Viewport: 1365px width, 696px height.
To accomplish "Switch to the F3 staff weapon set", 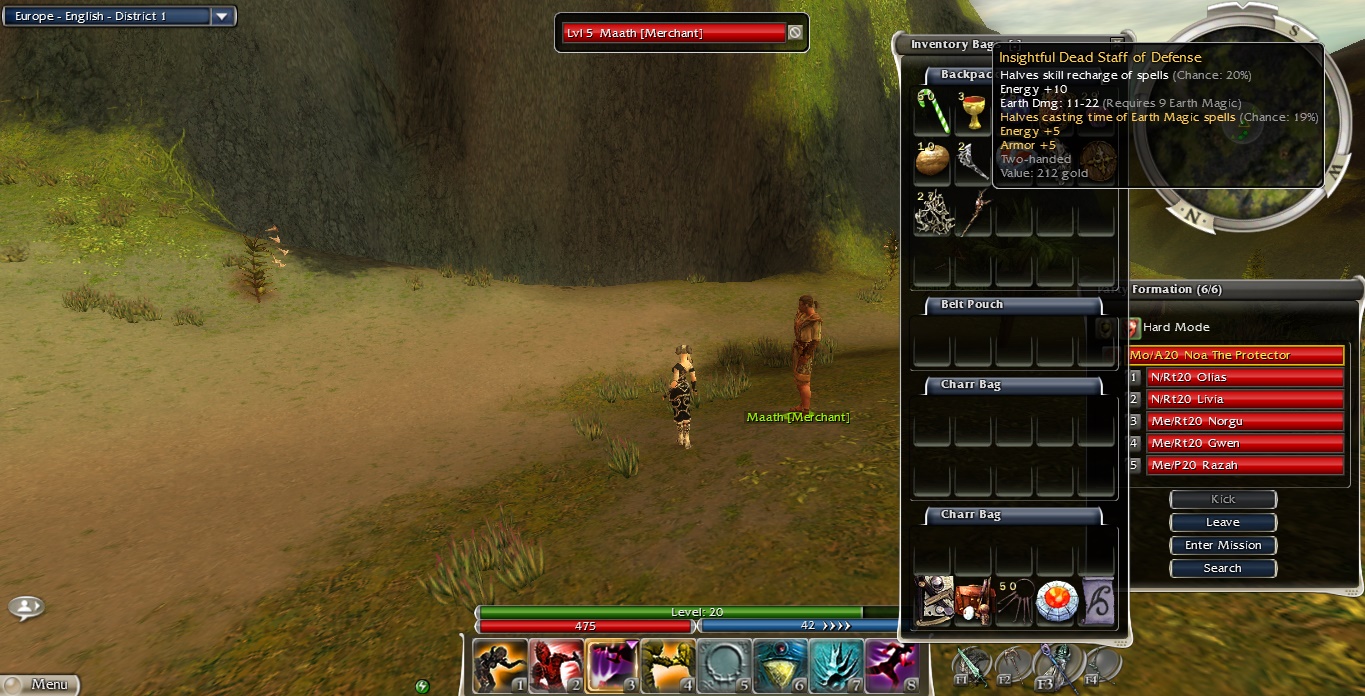I will 1057,664.
